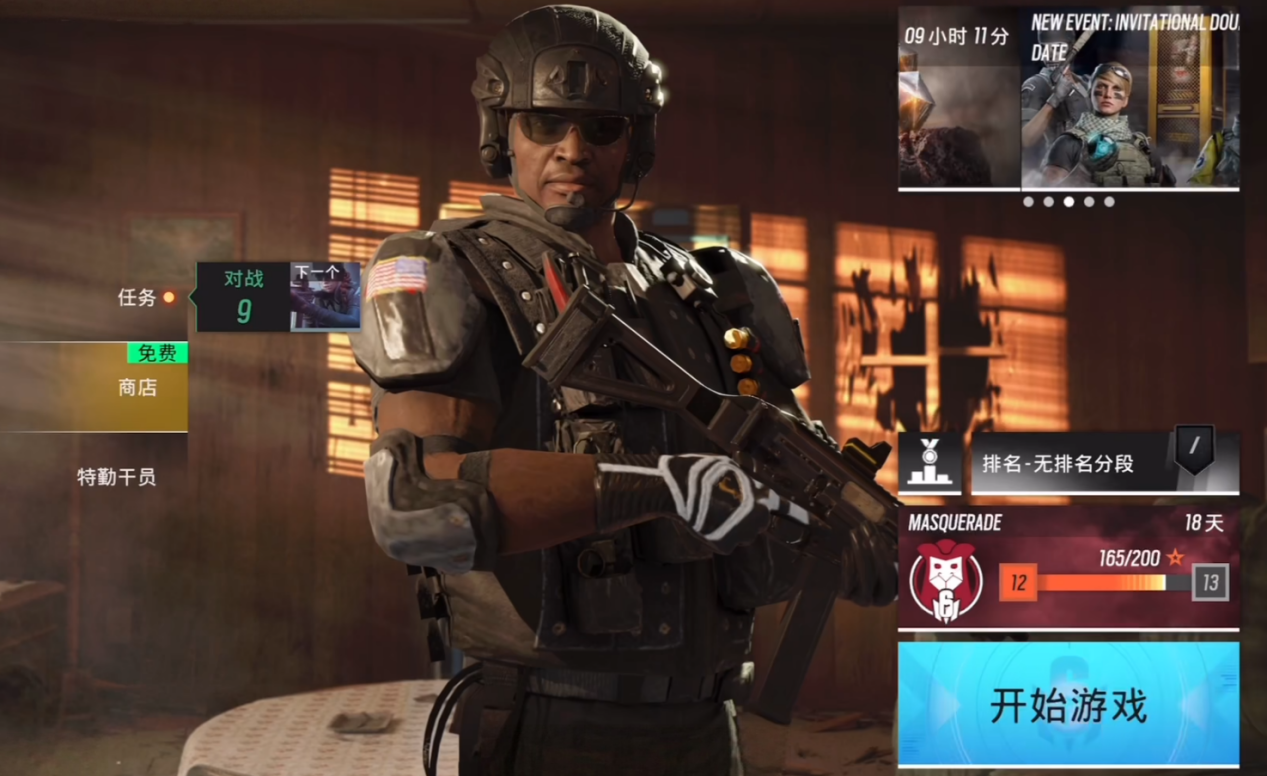
Task: Open the Invitational event news banner
Action: (1130, 98)
